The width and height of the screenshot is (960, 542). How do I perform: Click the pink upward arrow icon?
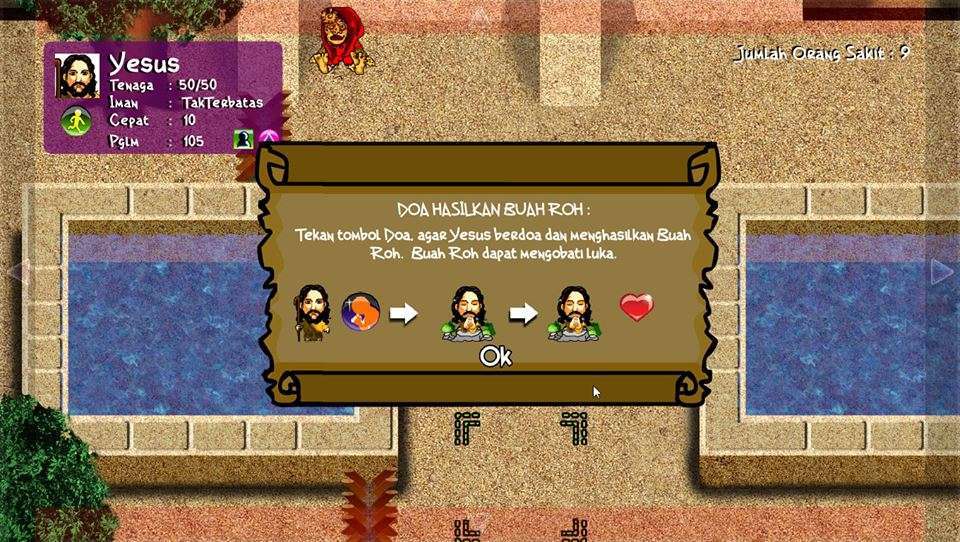coord(267,139)
